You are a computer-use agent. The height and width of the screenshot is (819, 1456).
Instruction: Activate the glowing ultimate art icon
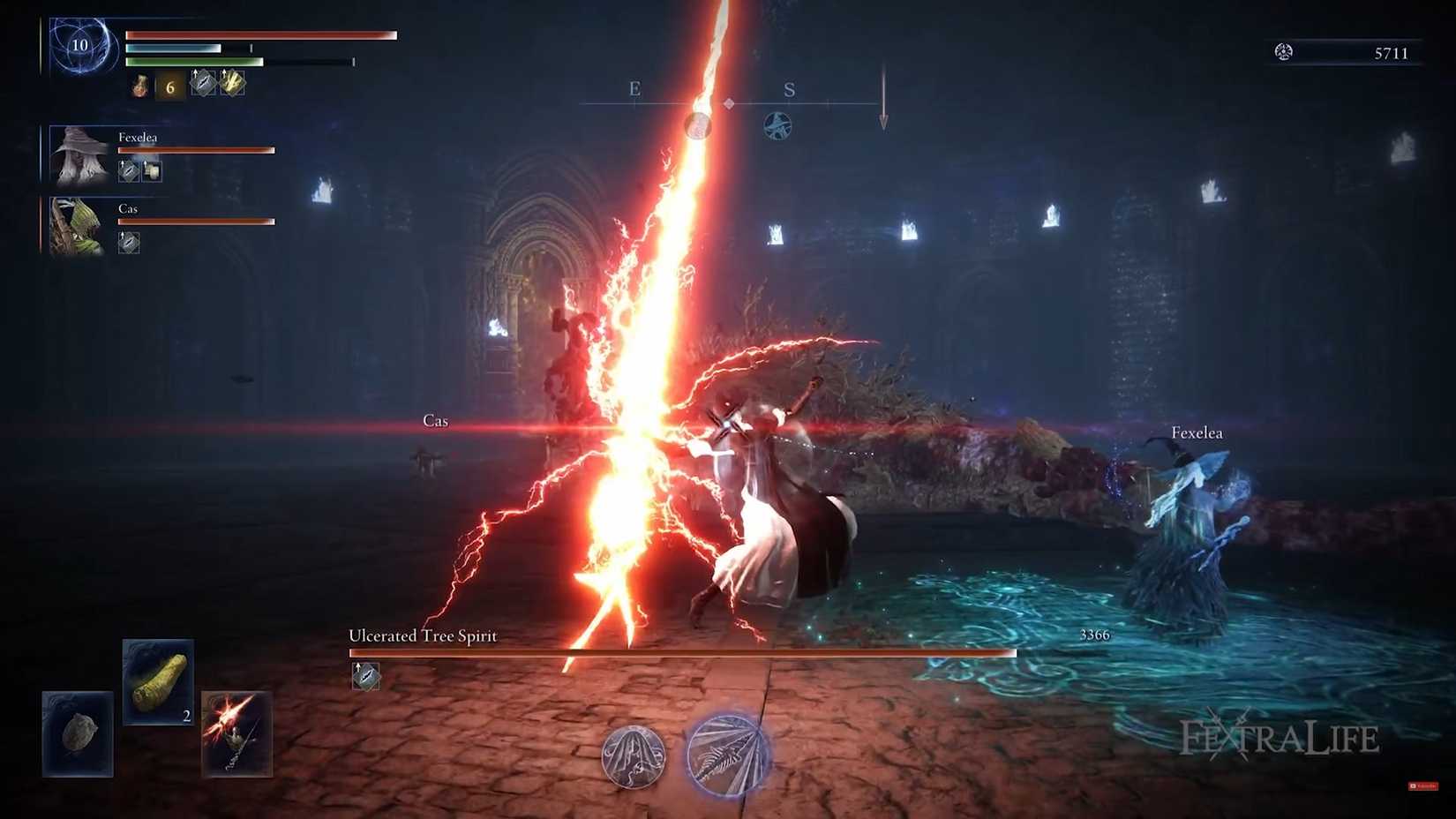(x=727, y=755)
